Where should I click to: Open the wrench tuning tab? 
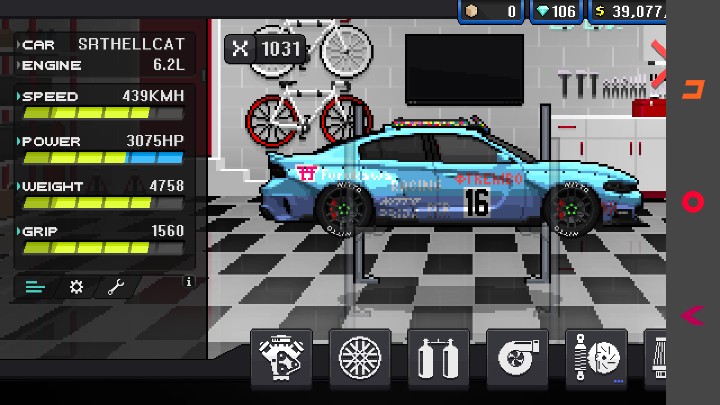pos(116,287)
